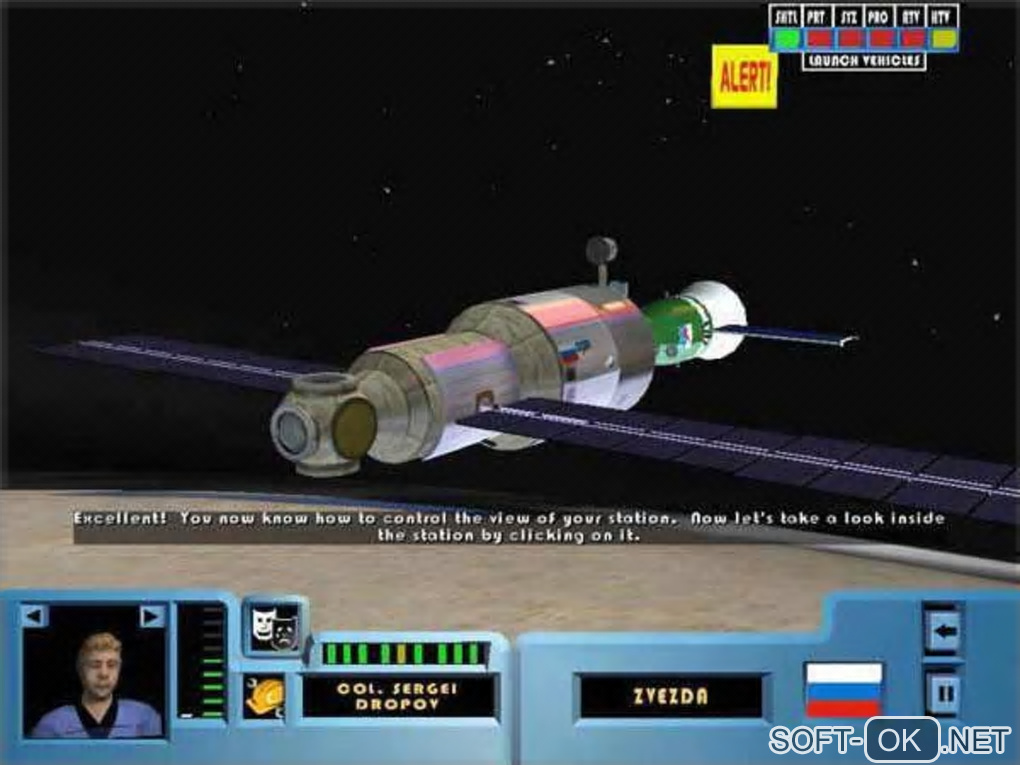Click the Russian flag icon
Screen dimensions: 1020x765
843,689
